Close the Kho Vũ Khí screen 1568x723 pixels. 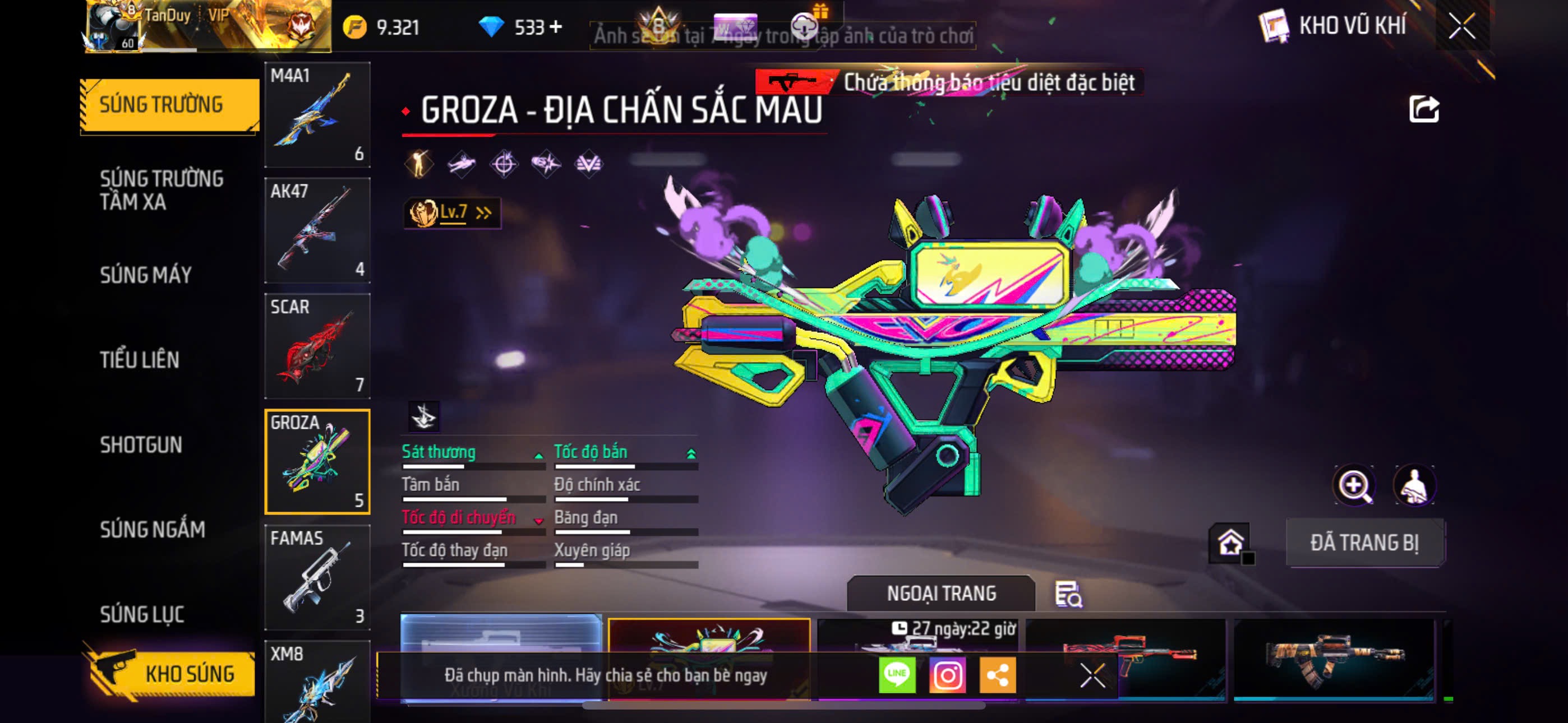pyautogui.click(x=1461, y=26)
